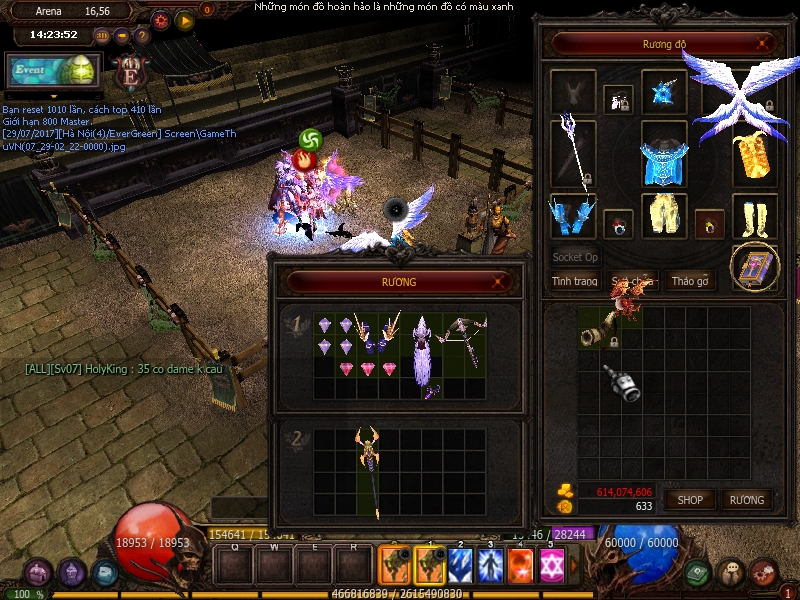Click the orange play arrow button
Viewport: 800px width, 600px height.
(x=184, y=20)
